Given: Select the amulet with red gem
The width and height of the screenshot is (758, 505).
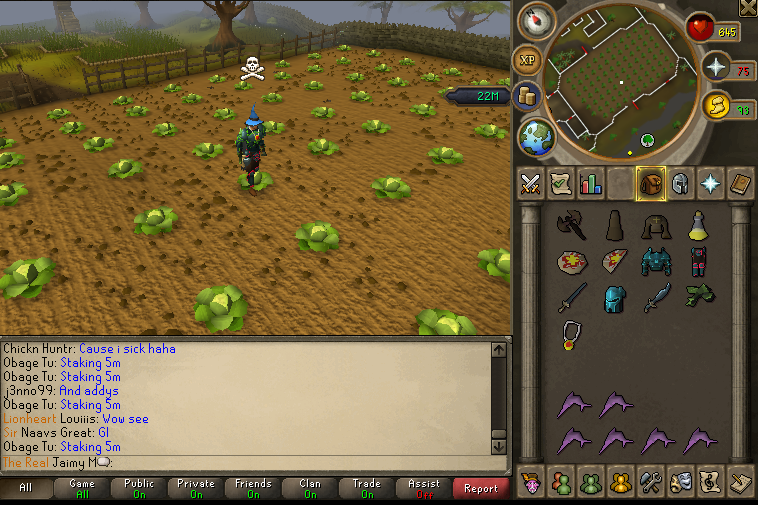Looking at the screenshot, I should pos(571,333).
